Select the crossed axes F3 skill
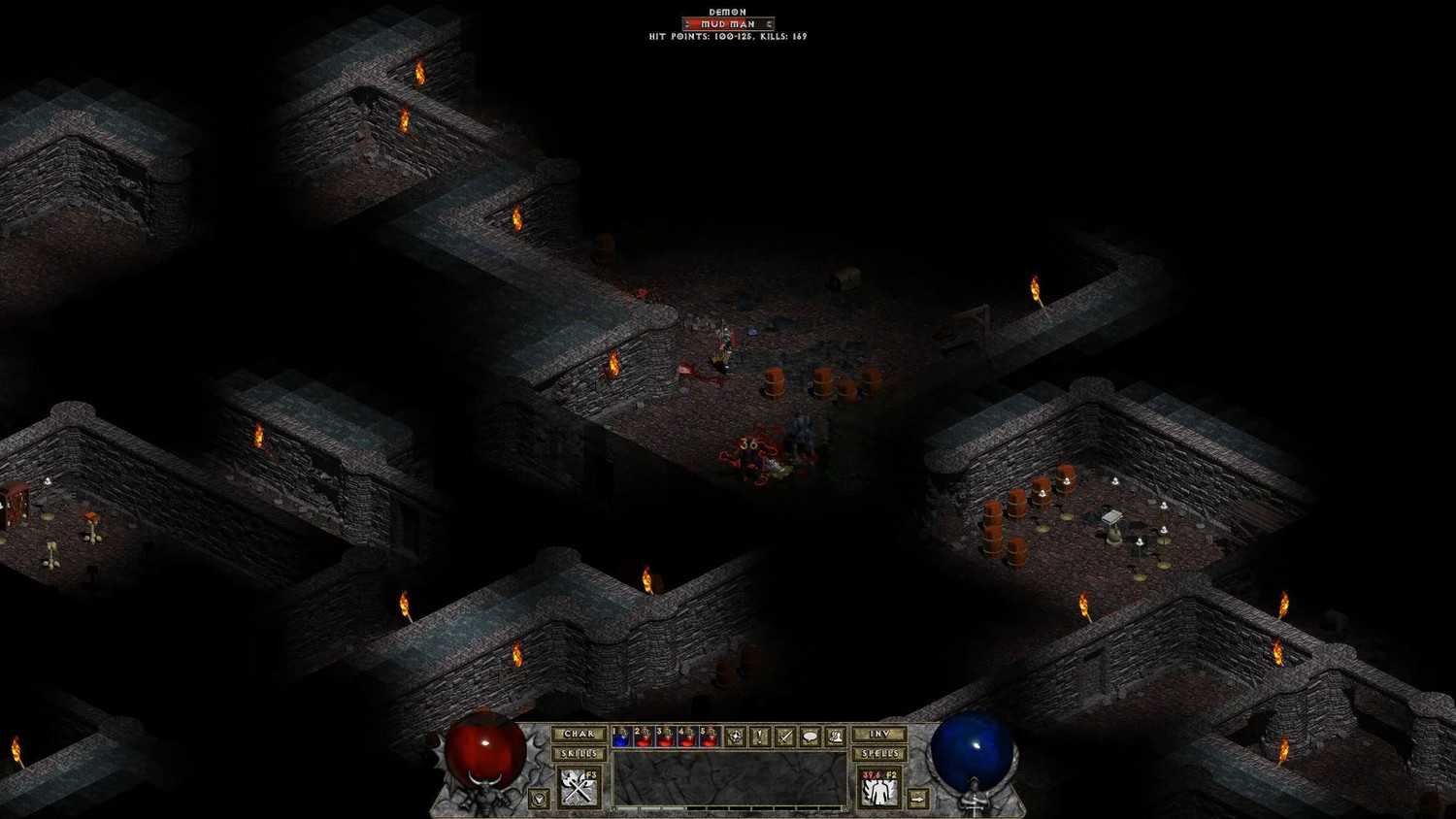This screenshot has width=1456, height=819. point(579,787)
